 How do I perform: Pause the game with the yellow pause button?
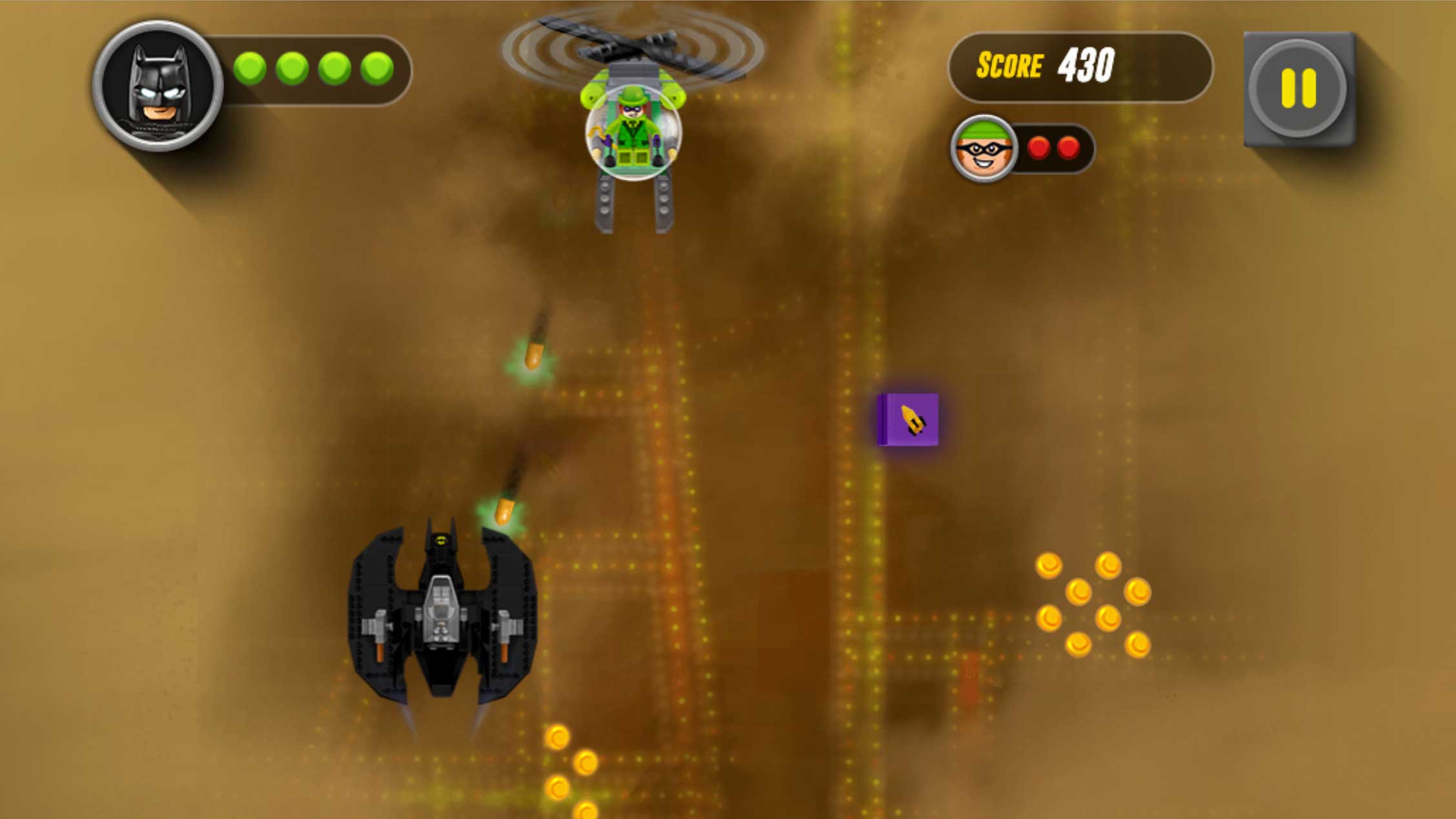pyautogui.click(x=1298, y=88)
